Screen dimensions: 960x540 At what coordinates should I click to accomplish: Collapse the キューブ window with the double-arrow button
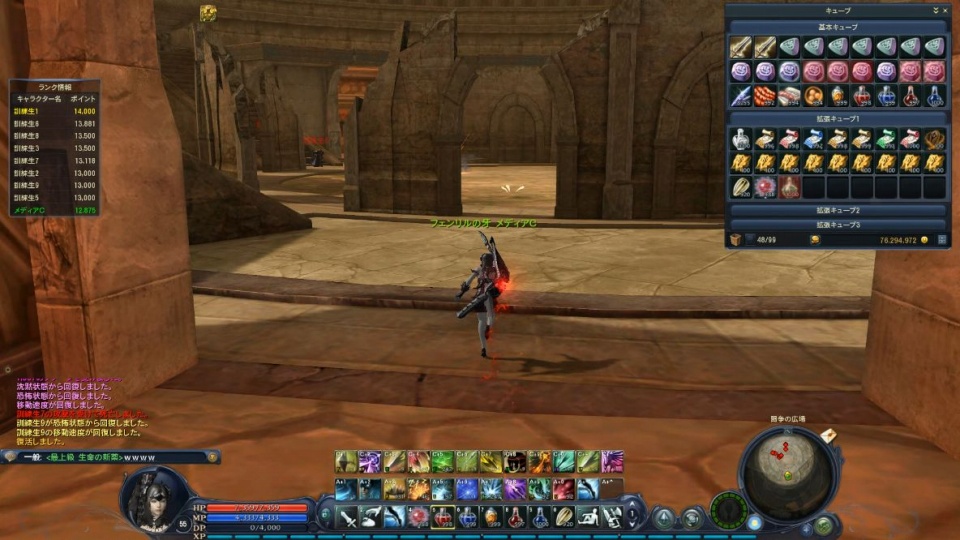[933, 10]
